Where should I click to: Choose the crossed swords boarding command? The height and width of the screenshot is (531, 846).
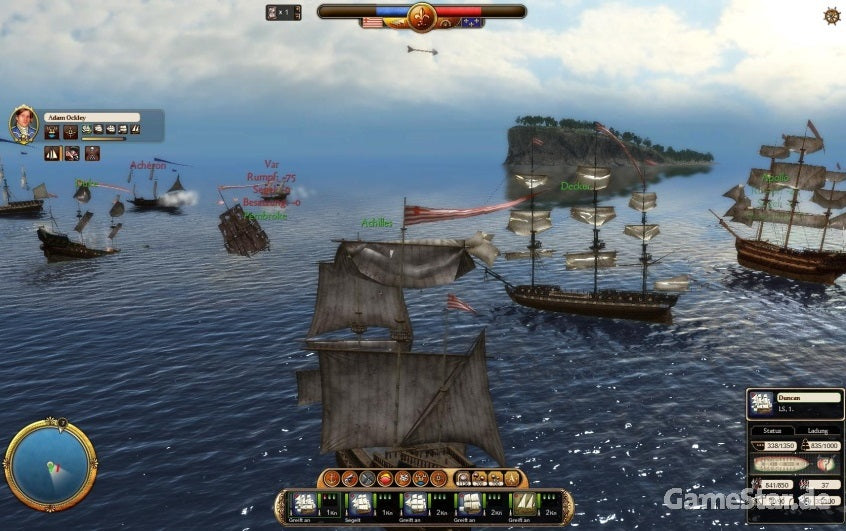(367, 479)
